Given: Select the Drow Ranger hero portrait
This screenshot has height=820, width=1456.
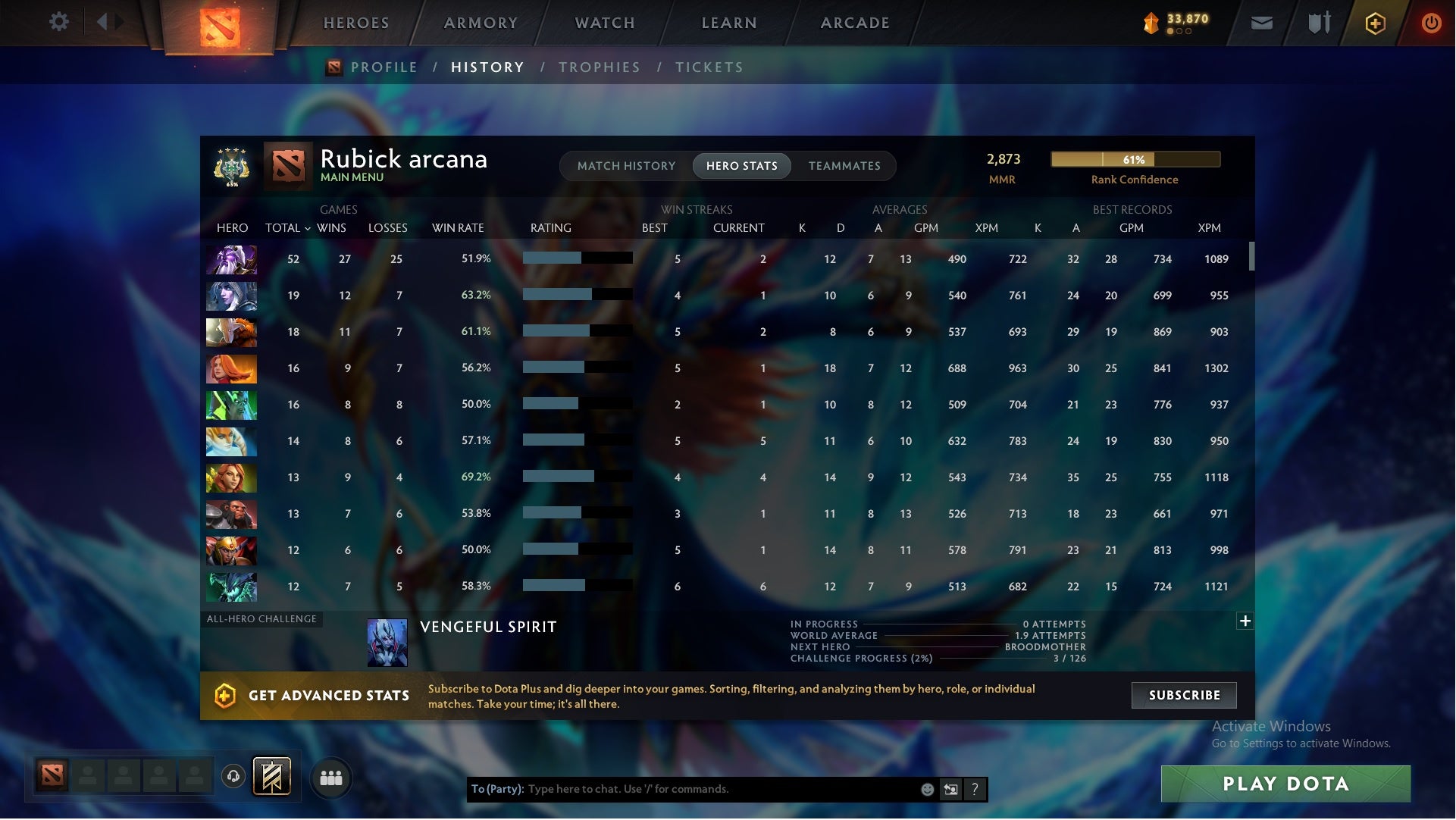Looking at the screenshot, I should (231, 296).
